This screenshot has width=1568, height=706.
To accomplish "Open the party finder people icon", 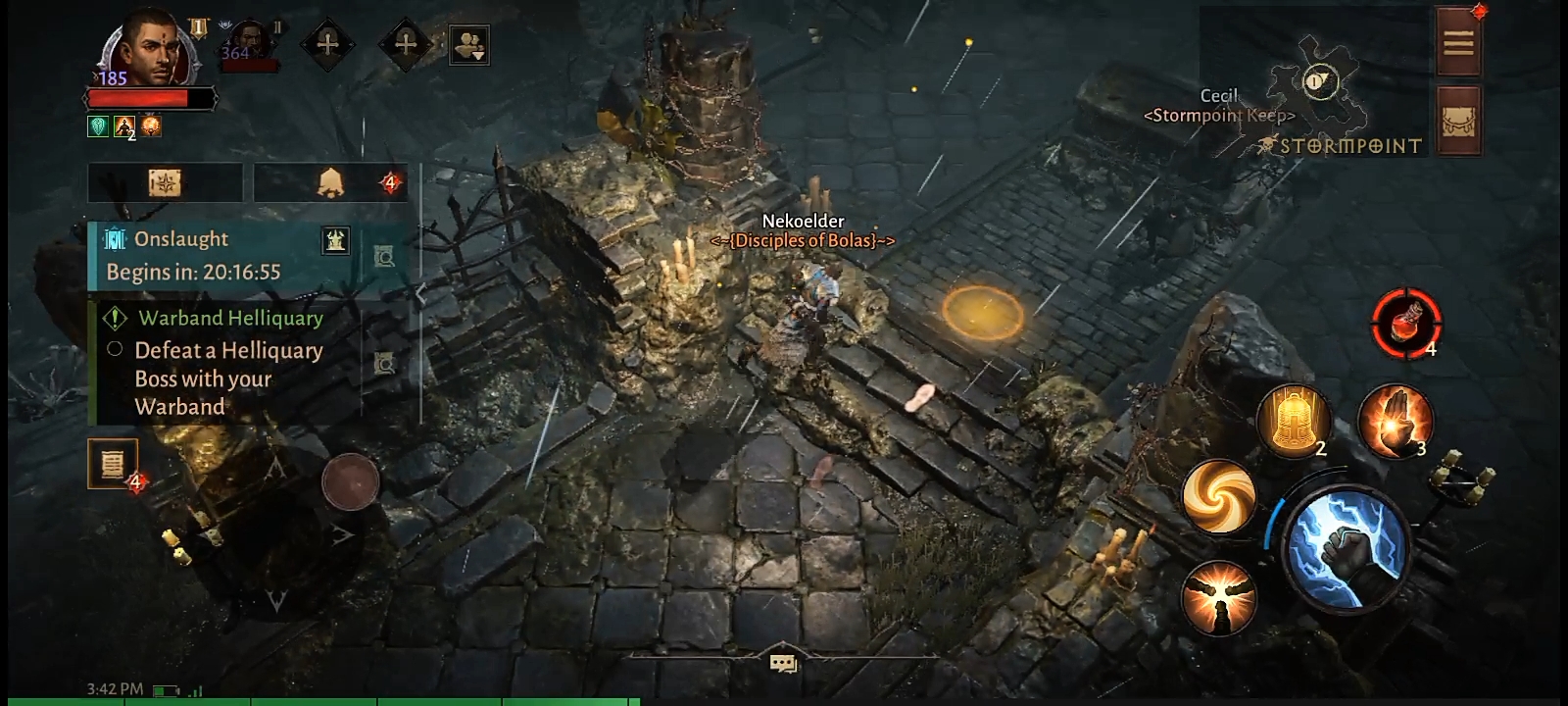I will point(468,44).
